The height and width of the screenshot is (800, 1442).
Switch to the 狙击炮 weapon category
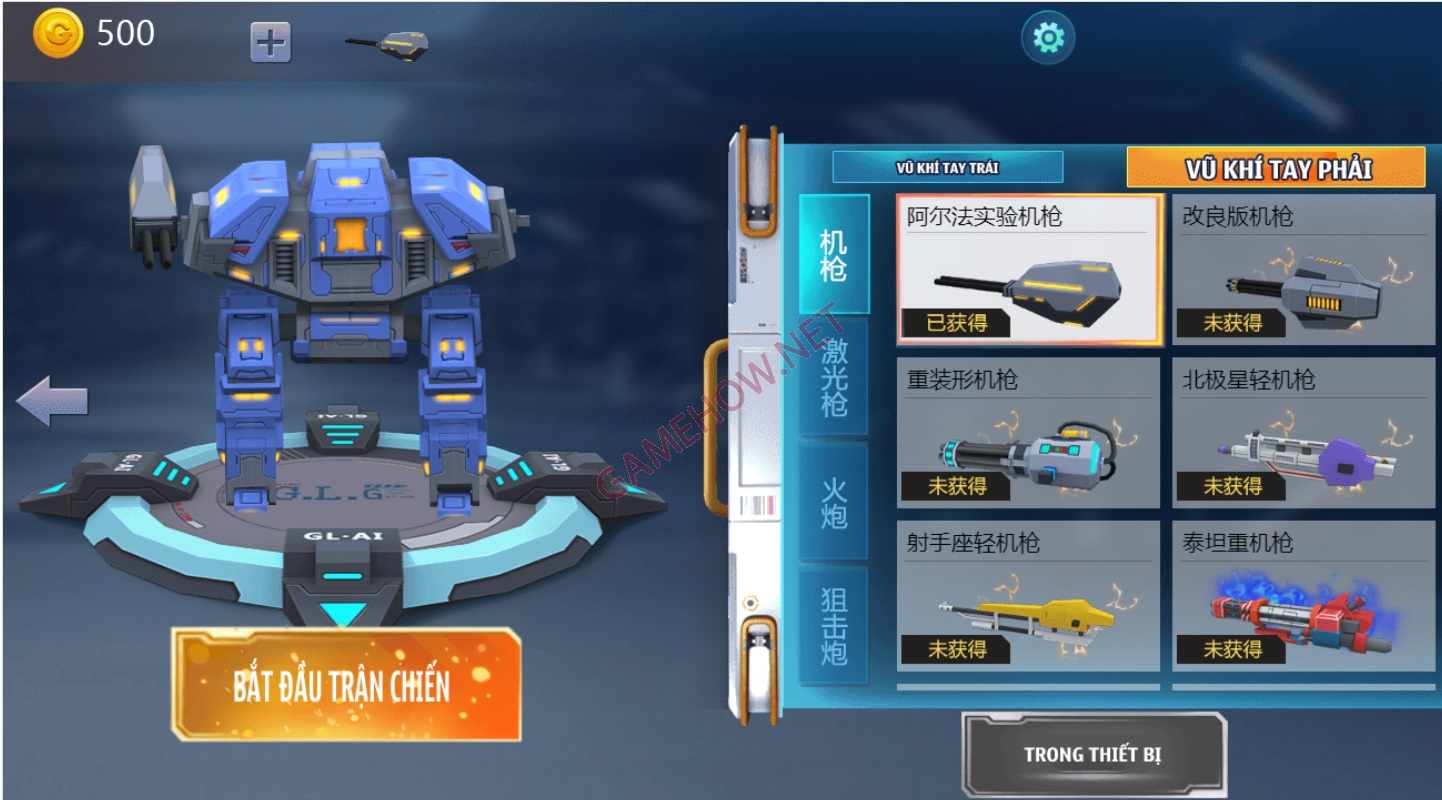pos(834,625)
